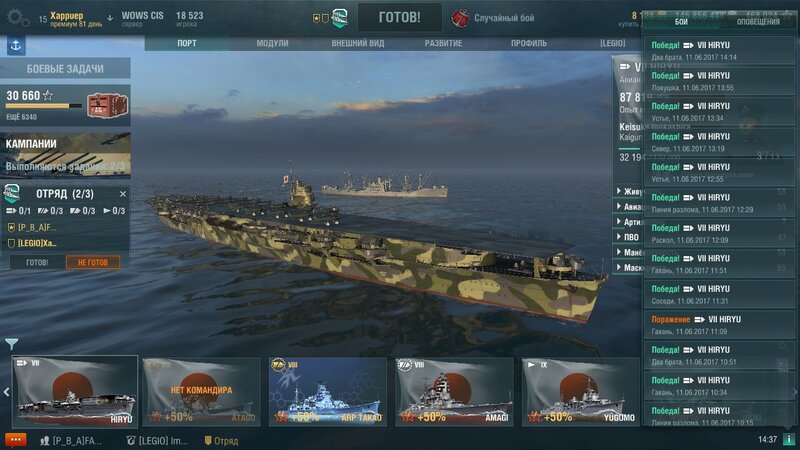Open the КАМПАНИИ campaigns panel
800x450 pixels.
click(65, 154)
